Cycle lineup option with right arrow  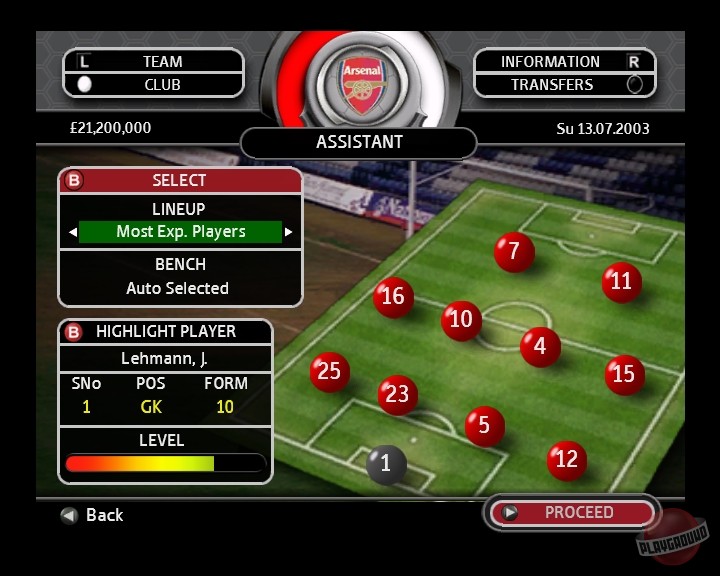point(289,232)
